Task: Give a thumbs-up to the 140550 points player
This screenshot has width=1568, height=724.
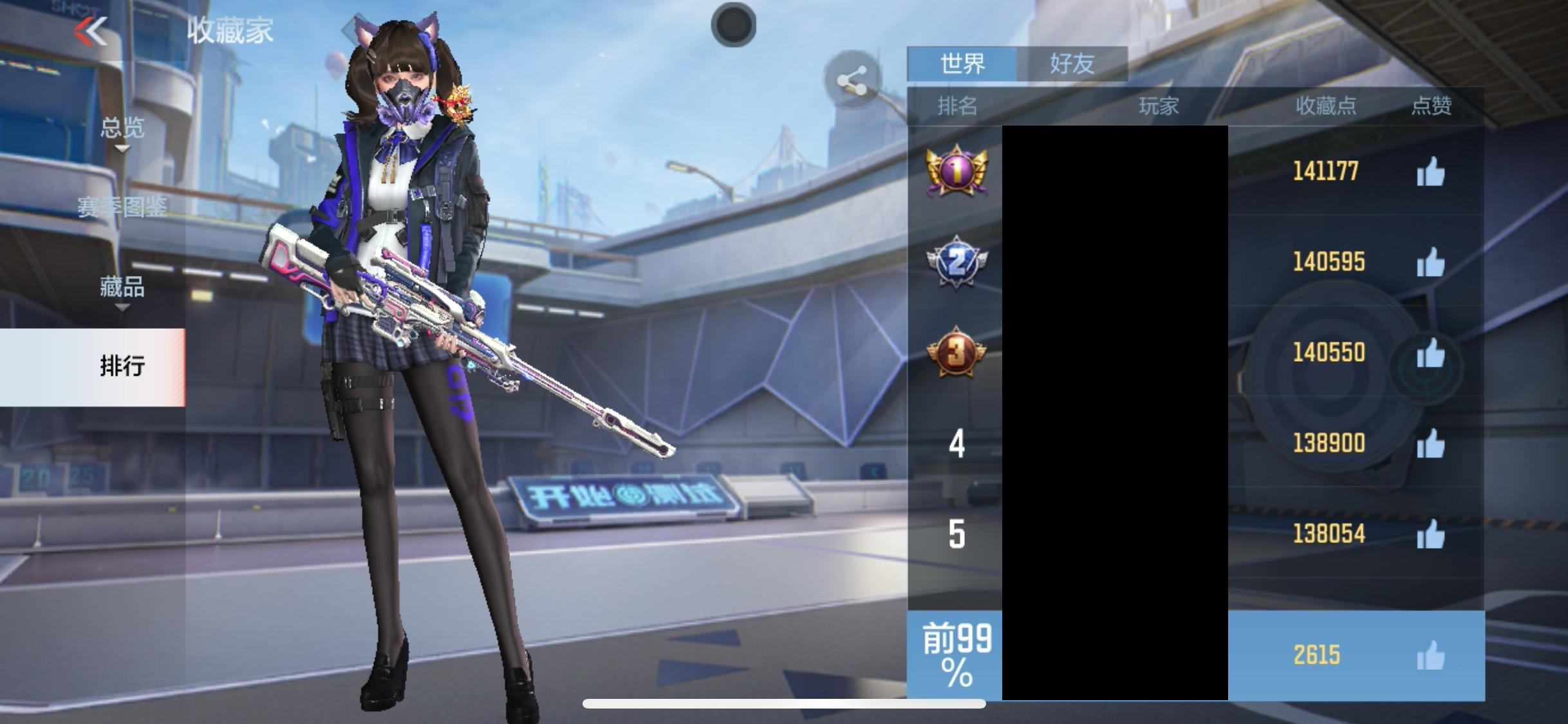Action: pos(1430,353)
